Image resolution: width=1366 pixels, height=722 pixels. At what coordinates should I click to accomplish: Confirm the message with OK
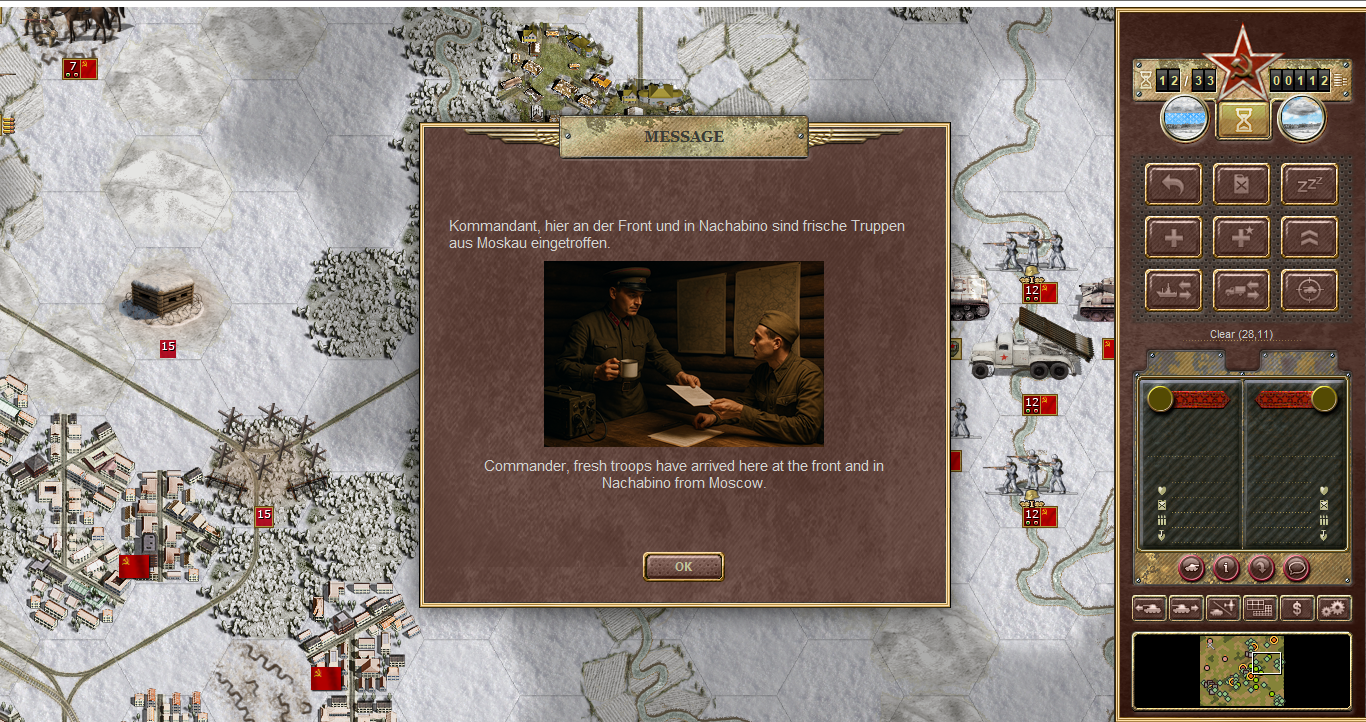coord(683,566)
